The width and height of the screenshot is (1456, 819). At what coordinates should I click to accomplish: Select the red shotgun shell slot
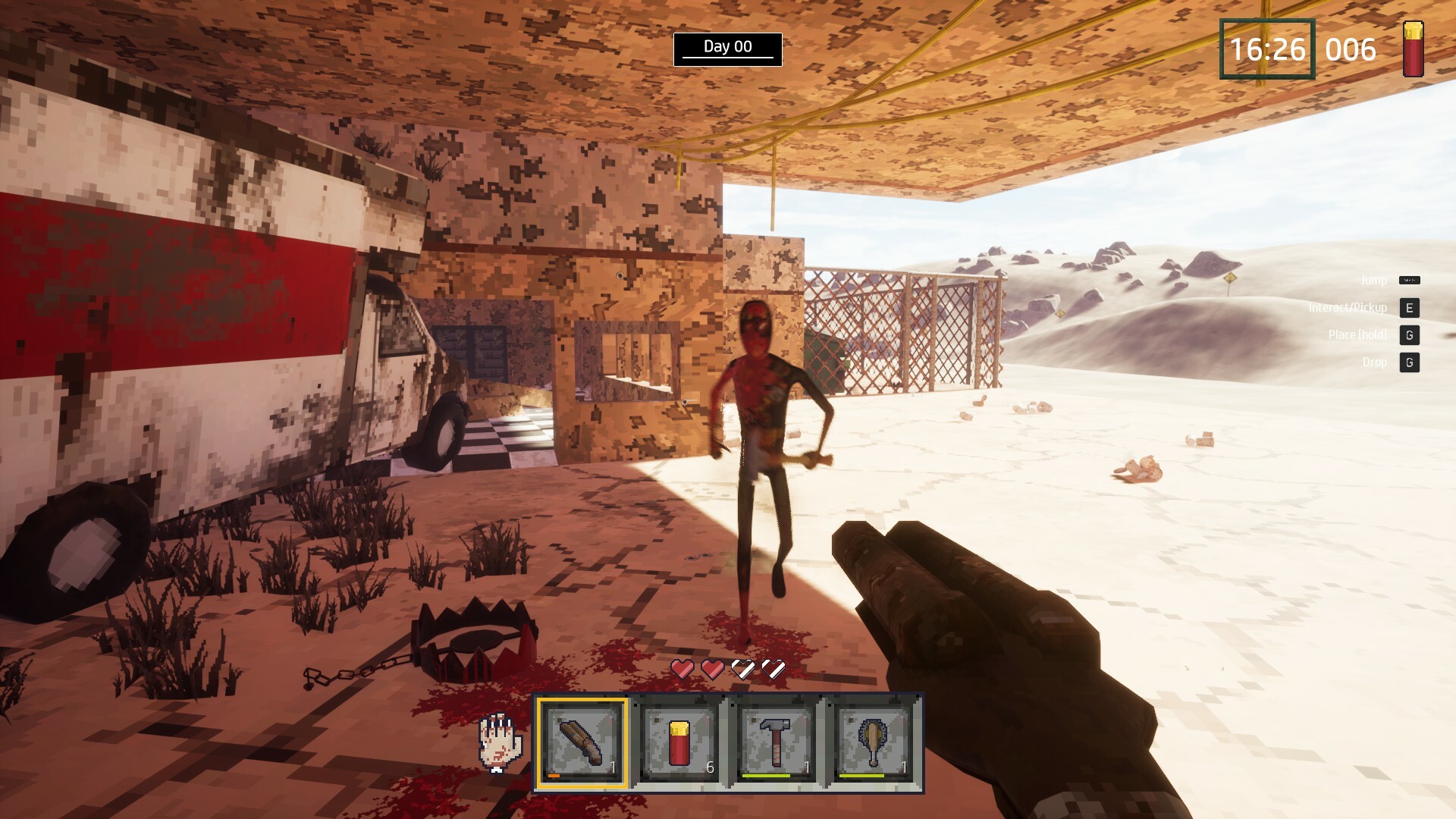679,742
